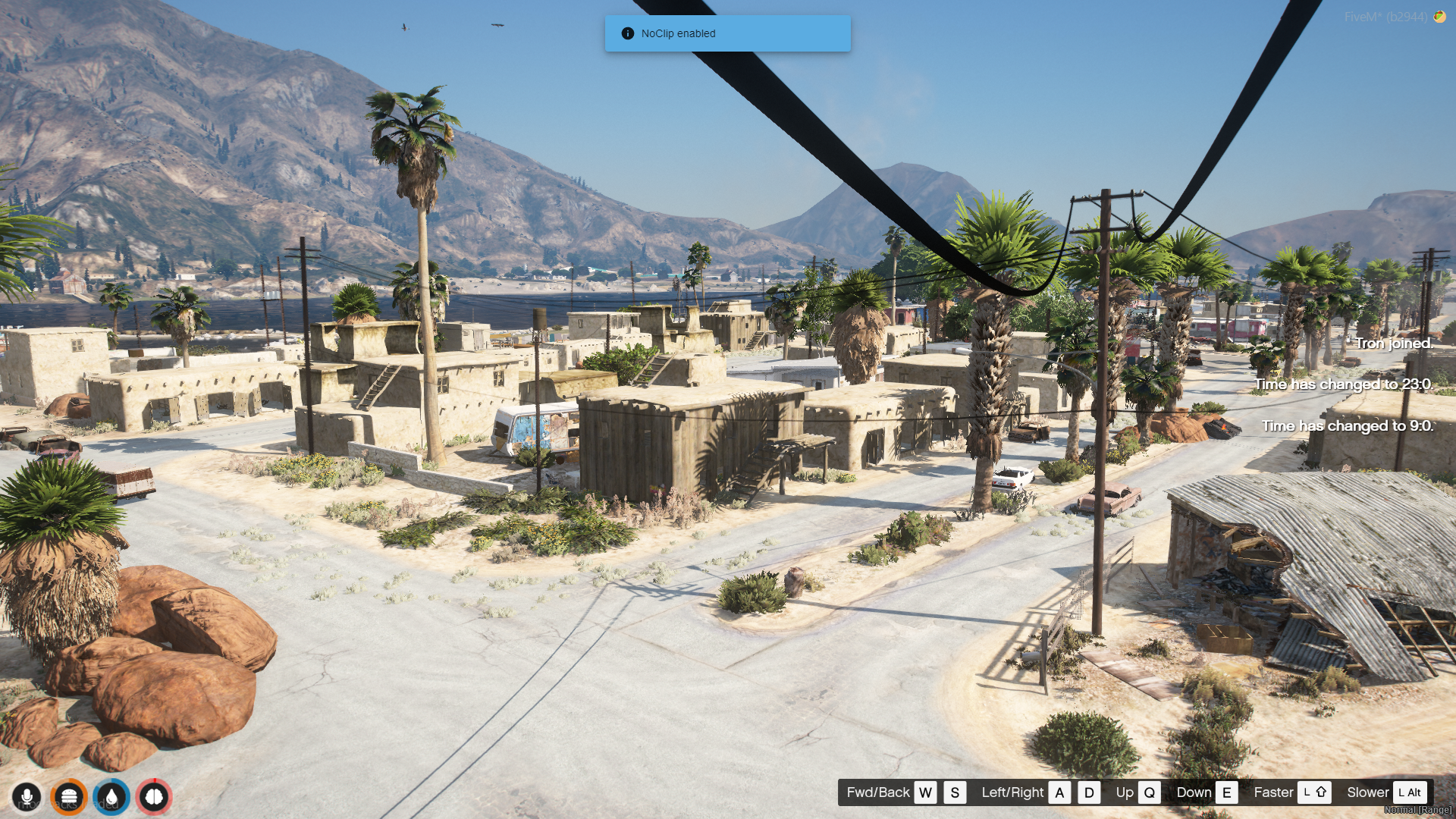Dismiss the NoClip enabled notification
Image resolution: width=1456 pixels, height=819 pixels.
click(x=727, y=33)
